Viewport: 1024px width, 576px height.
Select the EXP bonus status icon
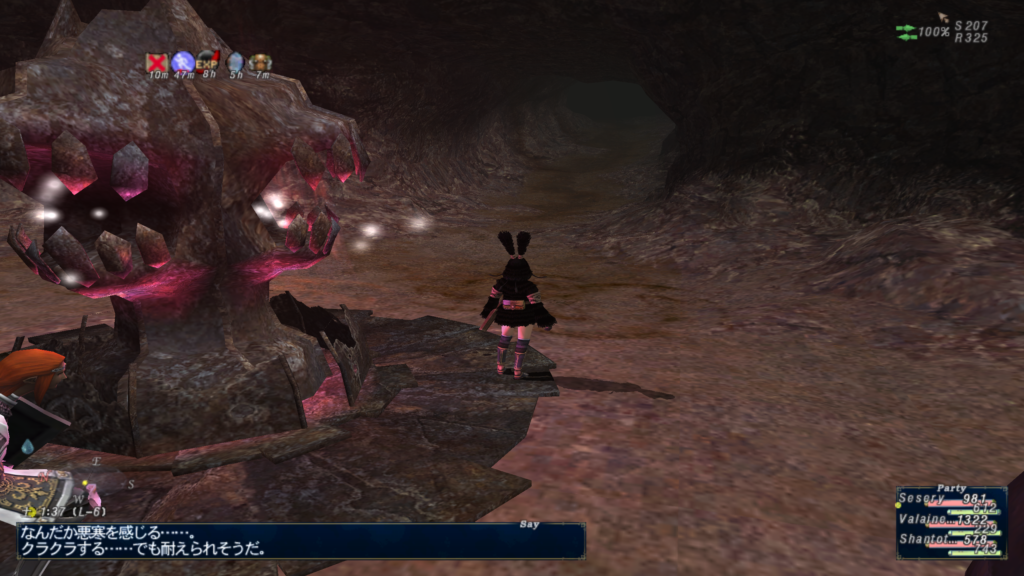[x=208, y=62]
